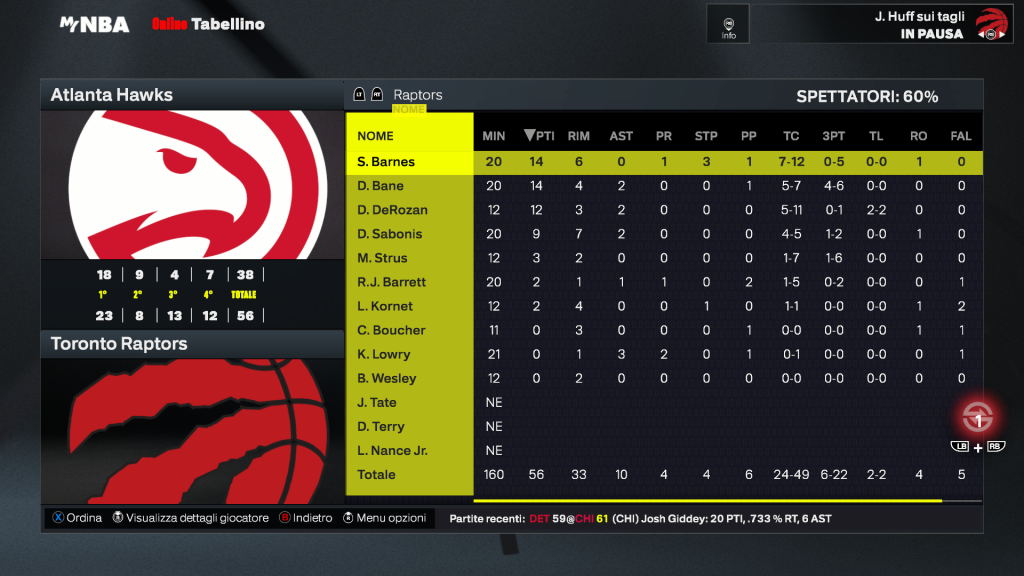The height and width of the screenshot is (576, 1024).
Task: Select K. Lowry's stat line
Action: [x=384, y=354]
